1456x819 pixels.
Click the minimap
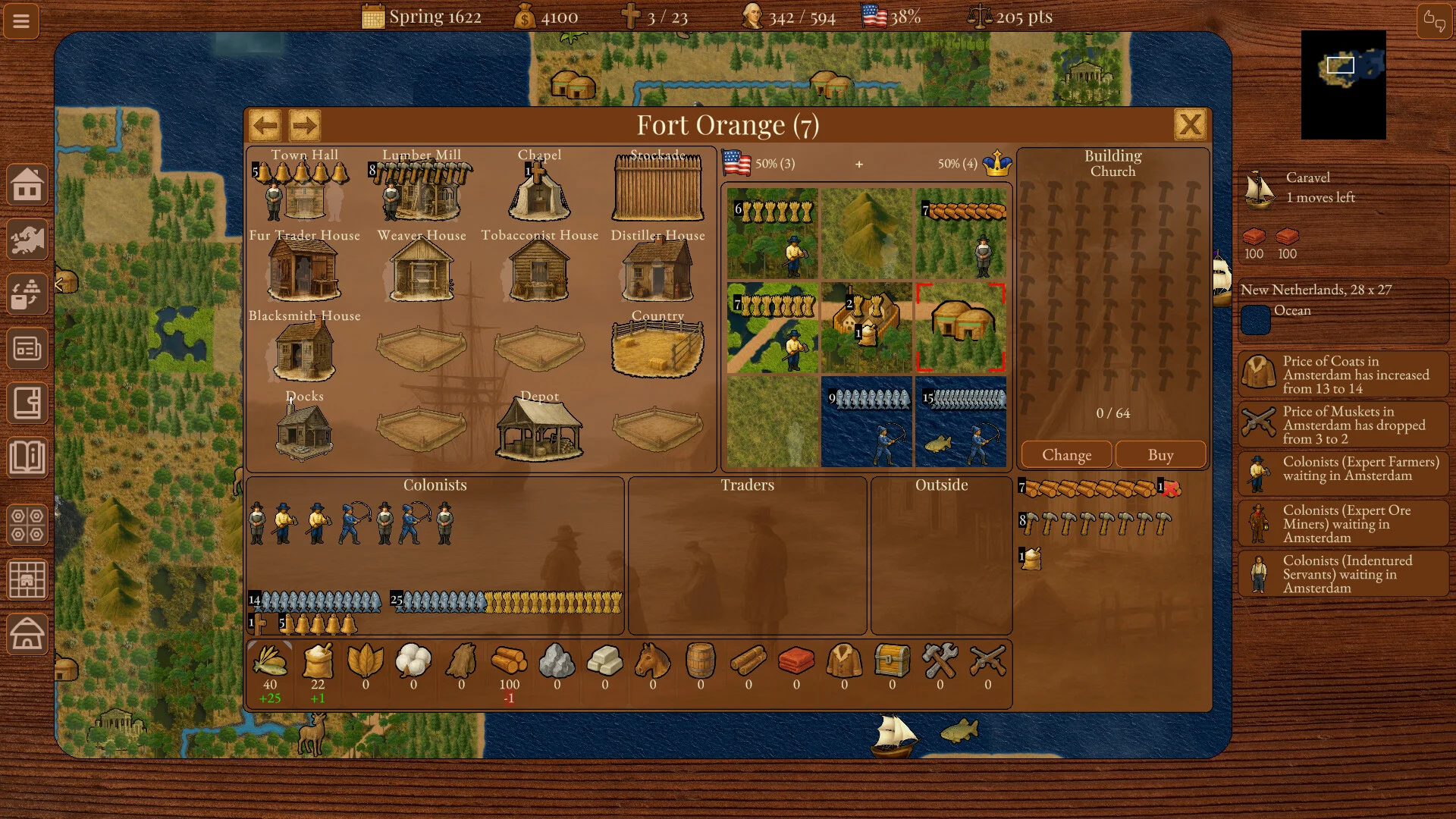pos(1343,85)
